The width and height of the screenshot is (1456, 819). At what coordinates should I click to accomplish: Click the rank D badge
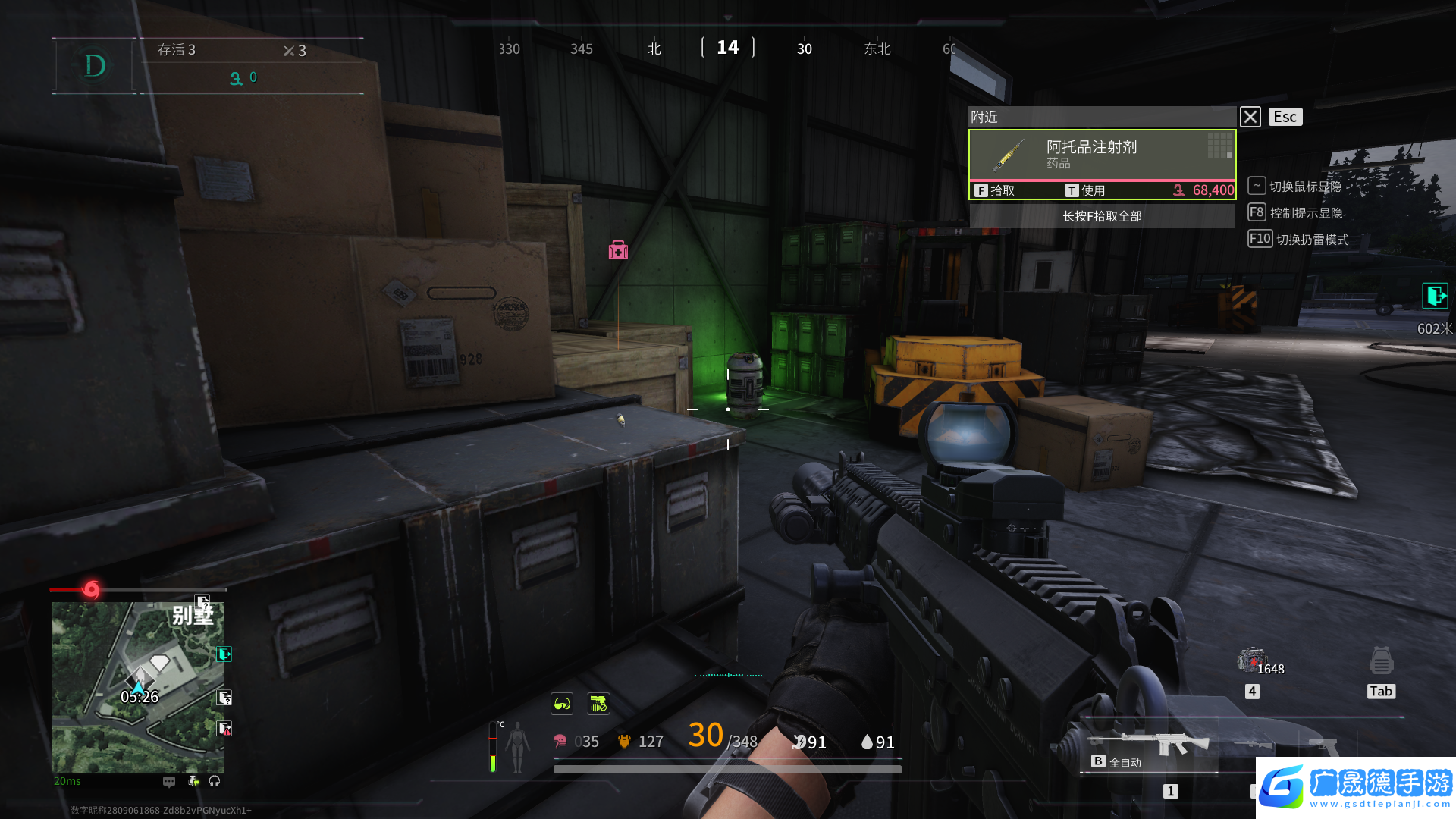[x=95, y=66]
